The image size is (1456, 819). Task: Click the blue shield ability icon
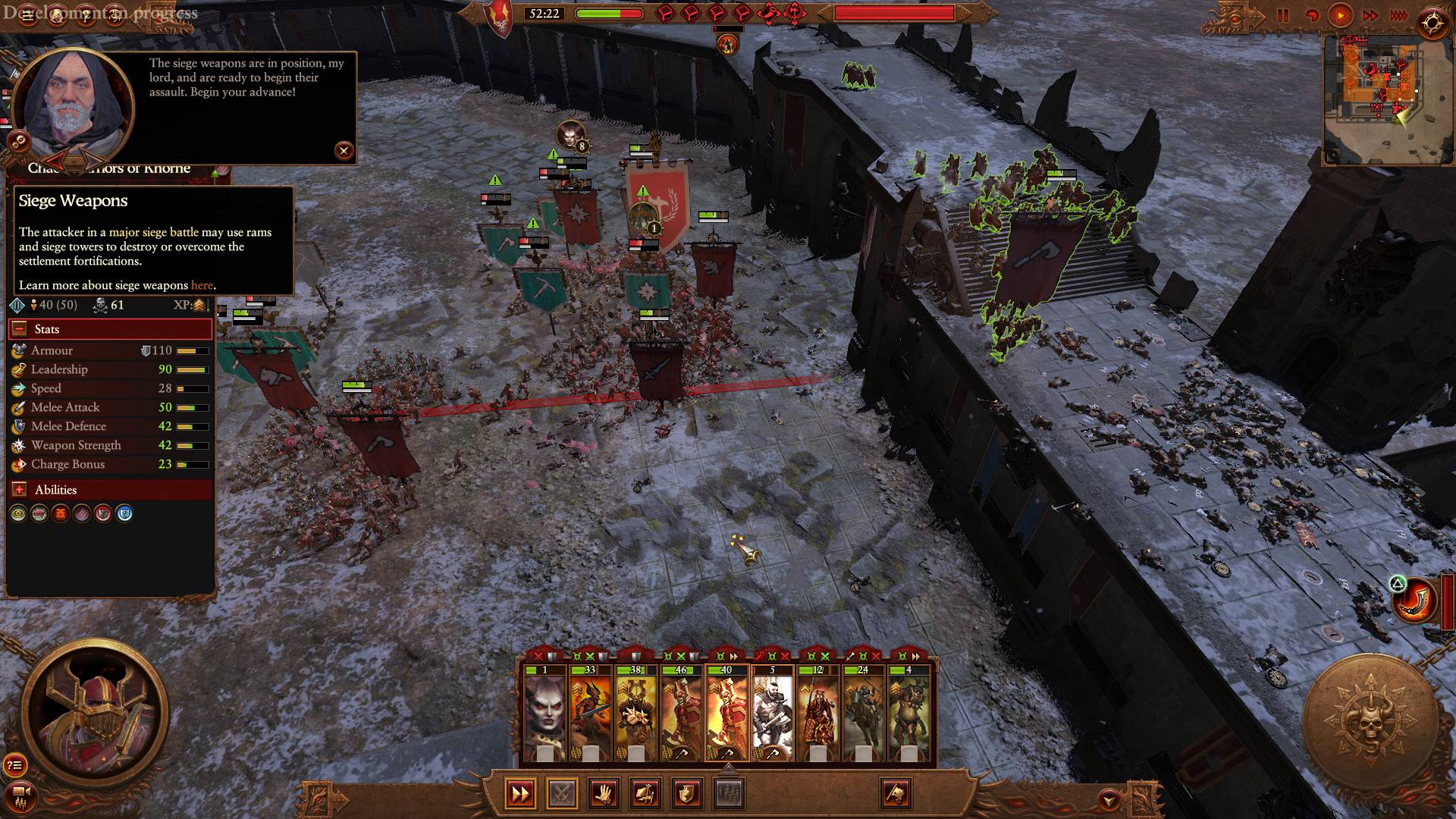coord(124,513)
